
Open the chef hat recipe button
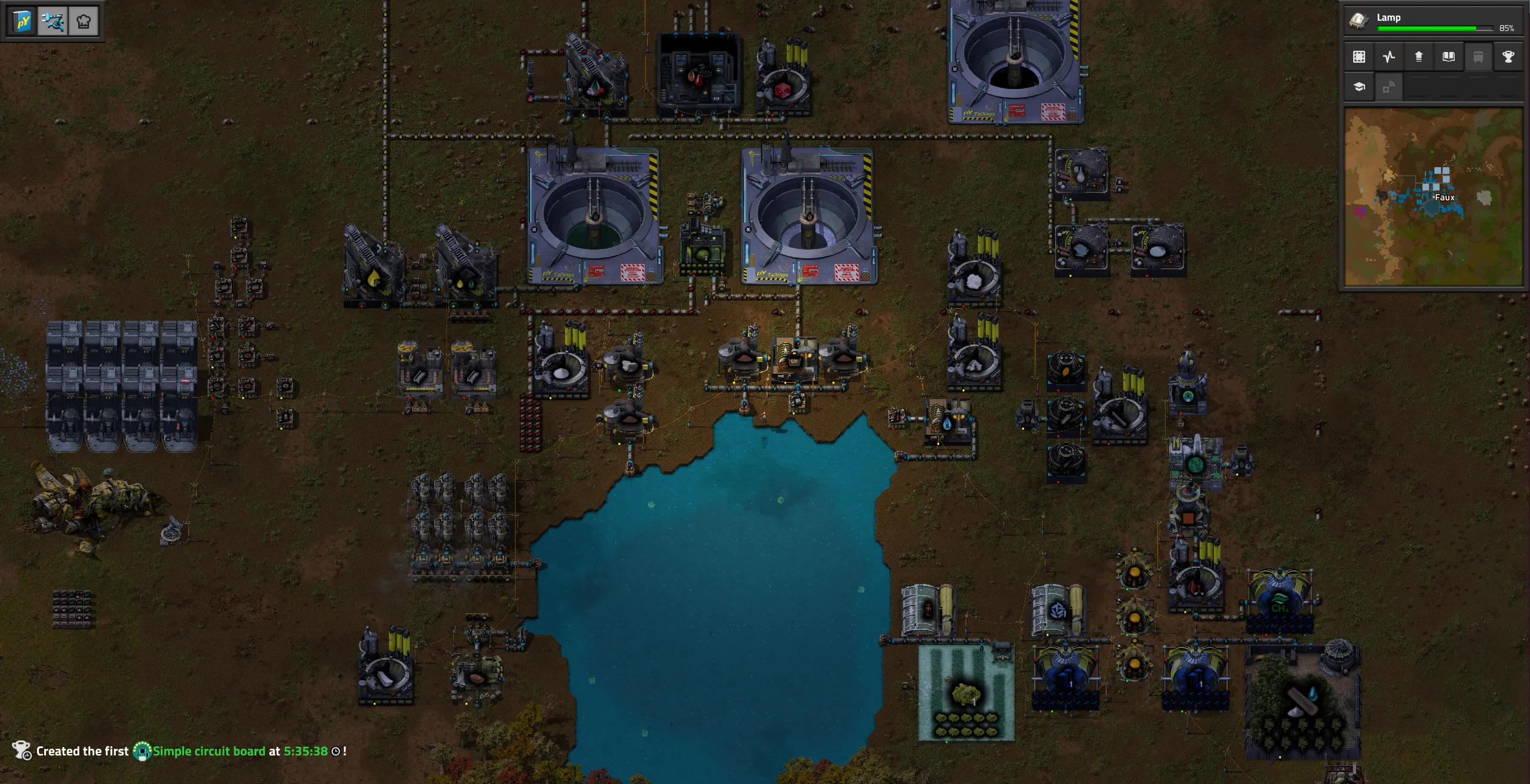(84, 22)
